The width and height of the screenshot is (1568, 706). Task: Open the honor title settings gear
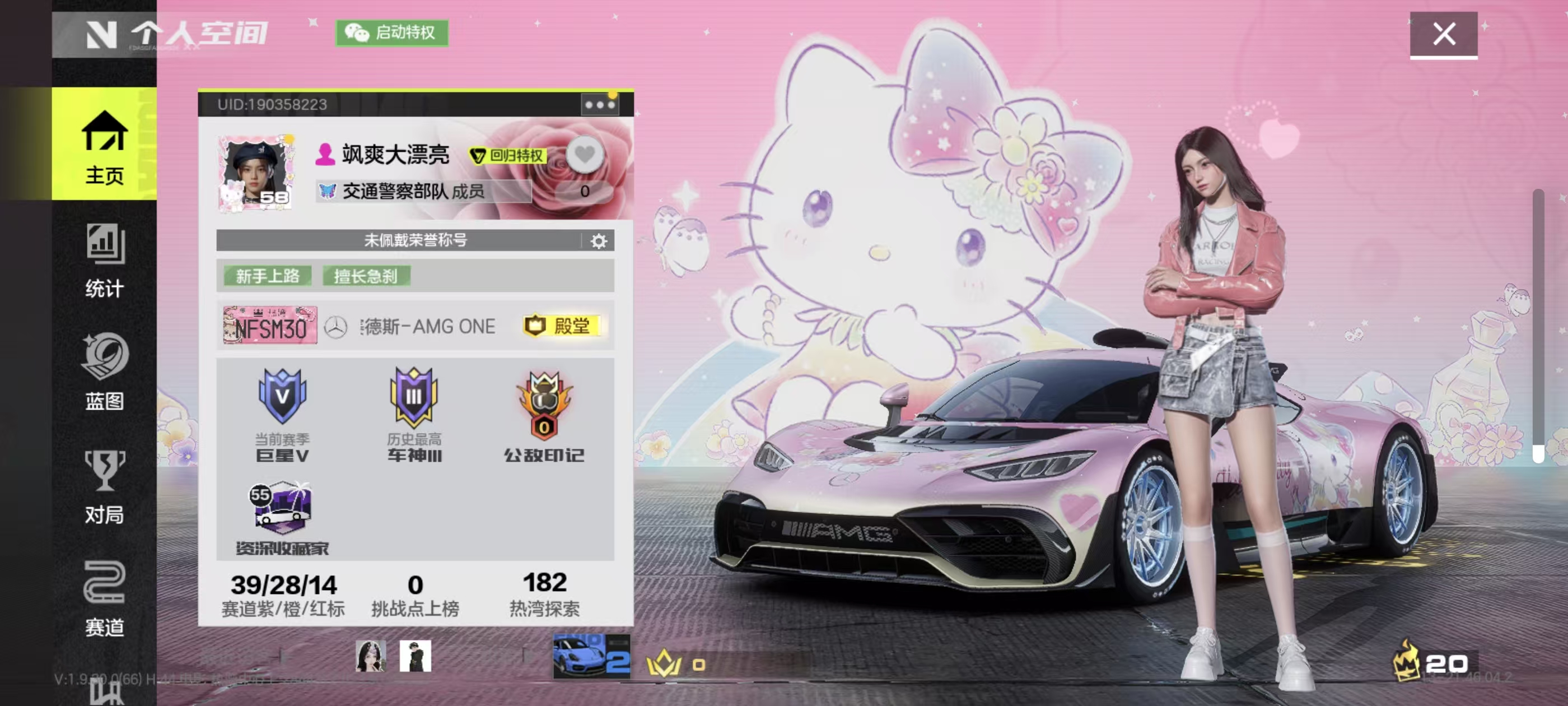point(599,241)
